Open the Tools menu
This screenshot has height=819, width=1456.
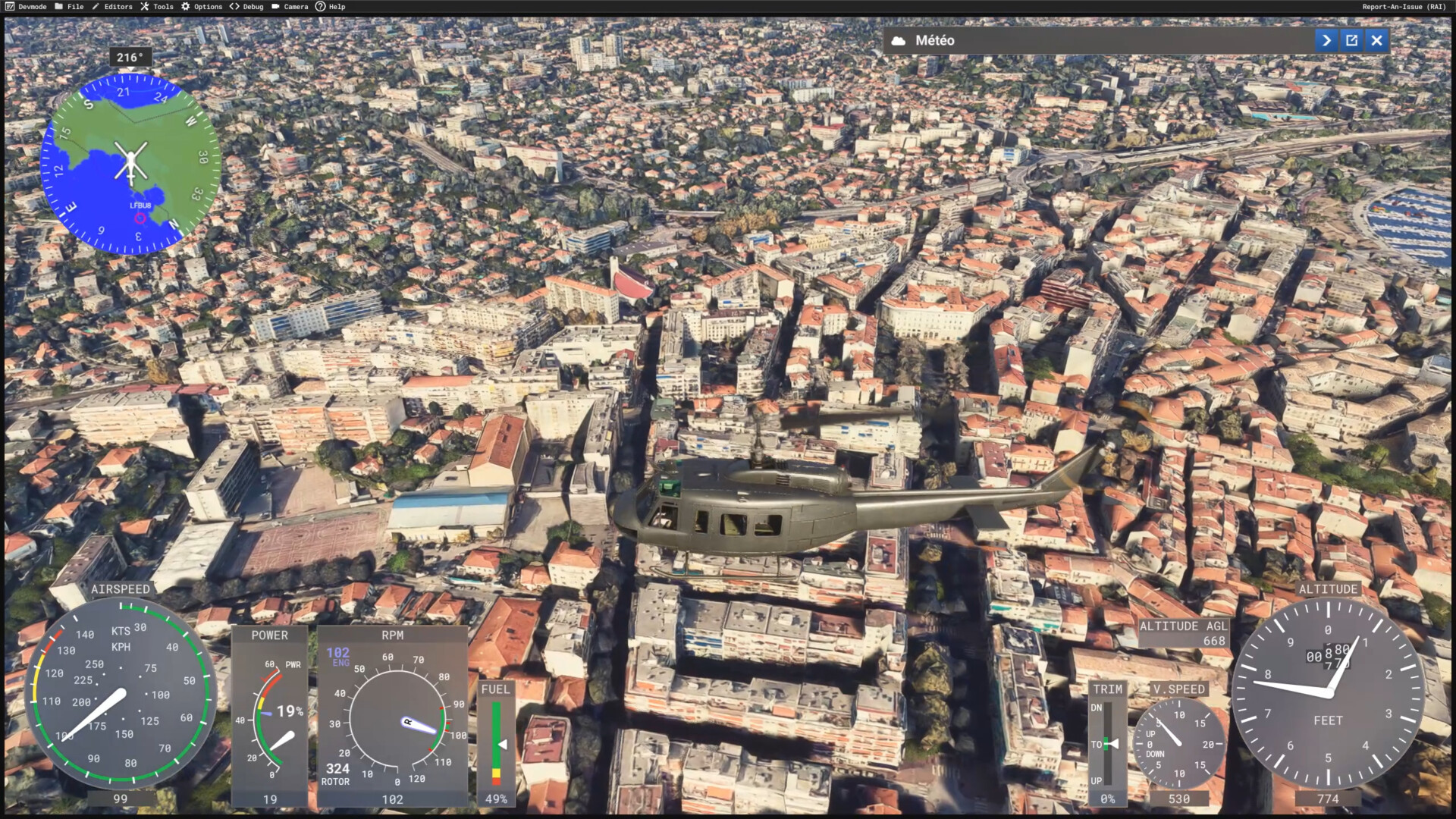click(157, 7)
